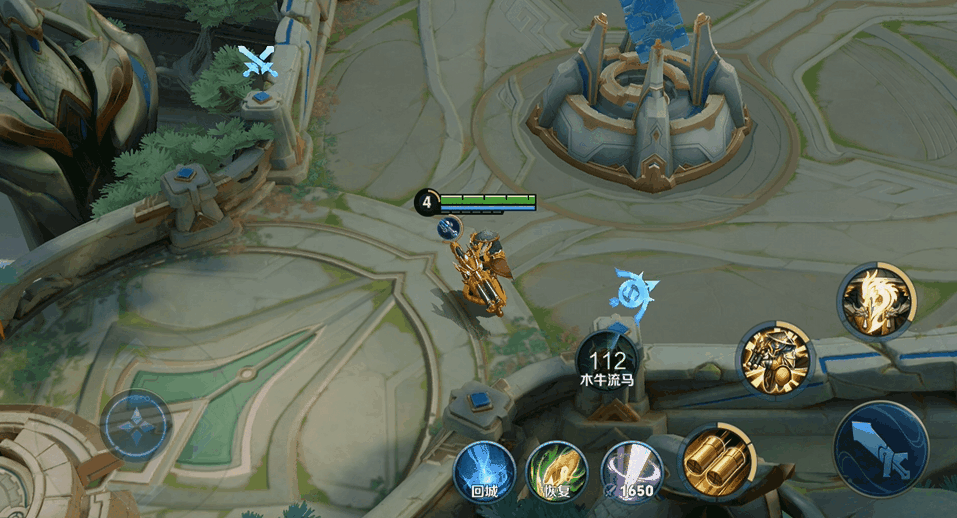The width and height of the screenshot is (957, 518).
Task: Tap the 回城 recall button
Action: pyautogui.click(x=484, y=470)
